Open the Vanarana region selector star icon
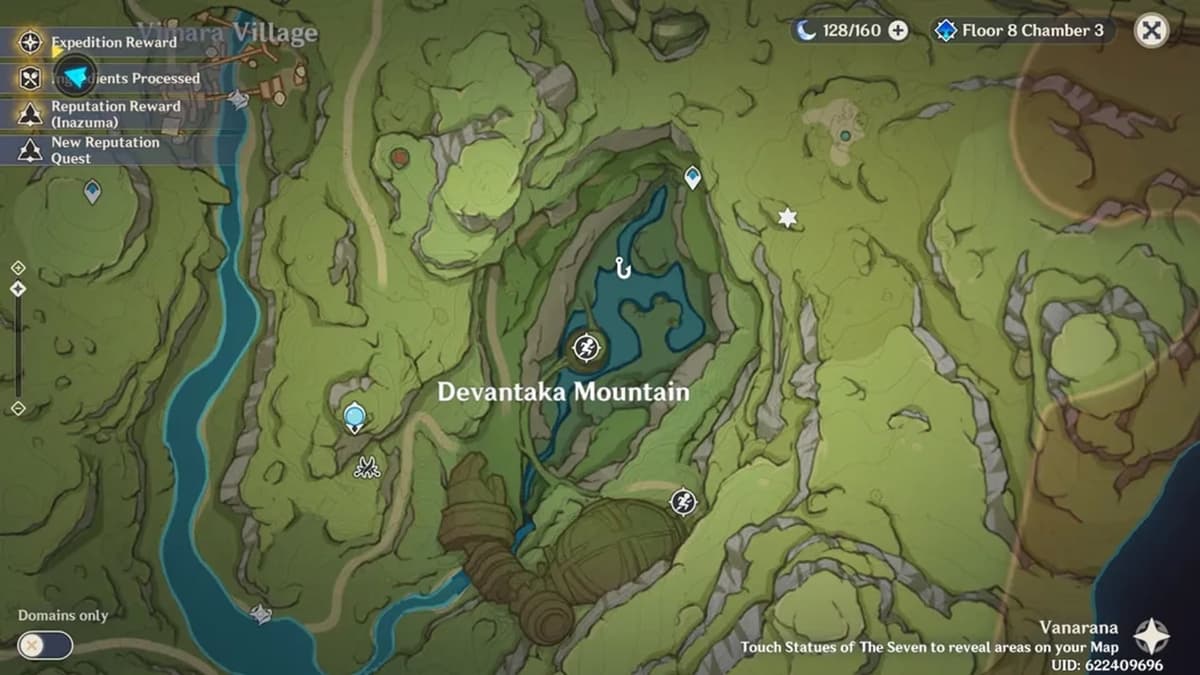 pos(1151,636)
